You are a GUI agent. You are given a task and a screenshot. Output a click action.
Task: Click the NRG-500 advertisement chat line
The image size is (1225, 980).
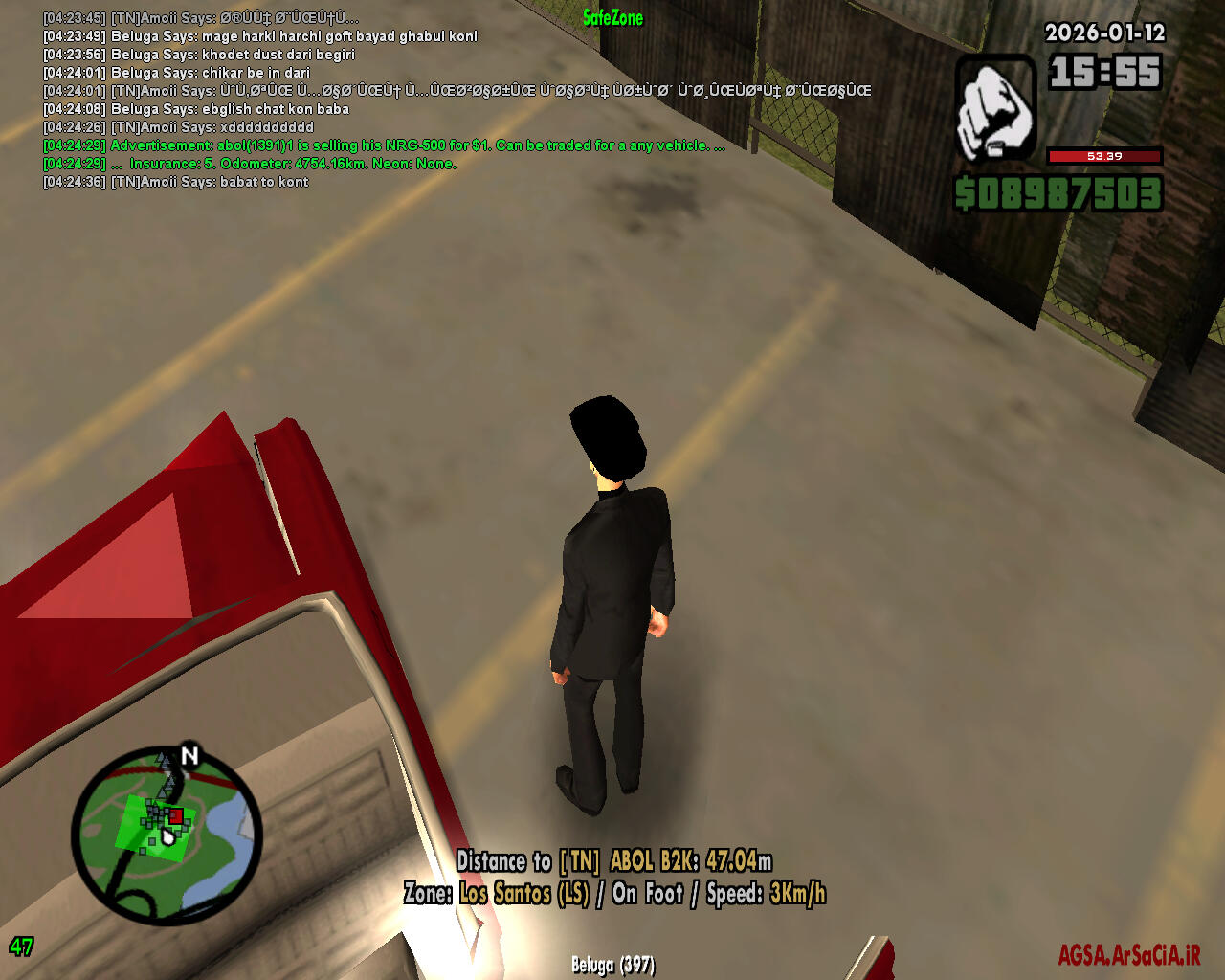(383, 145)
